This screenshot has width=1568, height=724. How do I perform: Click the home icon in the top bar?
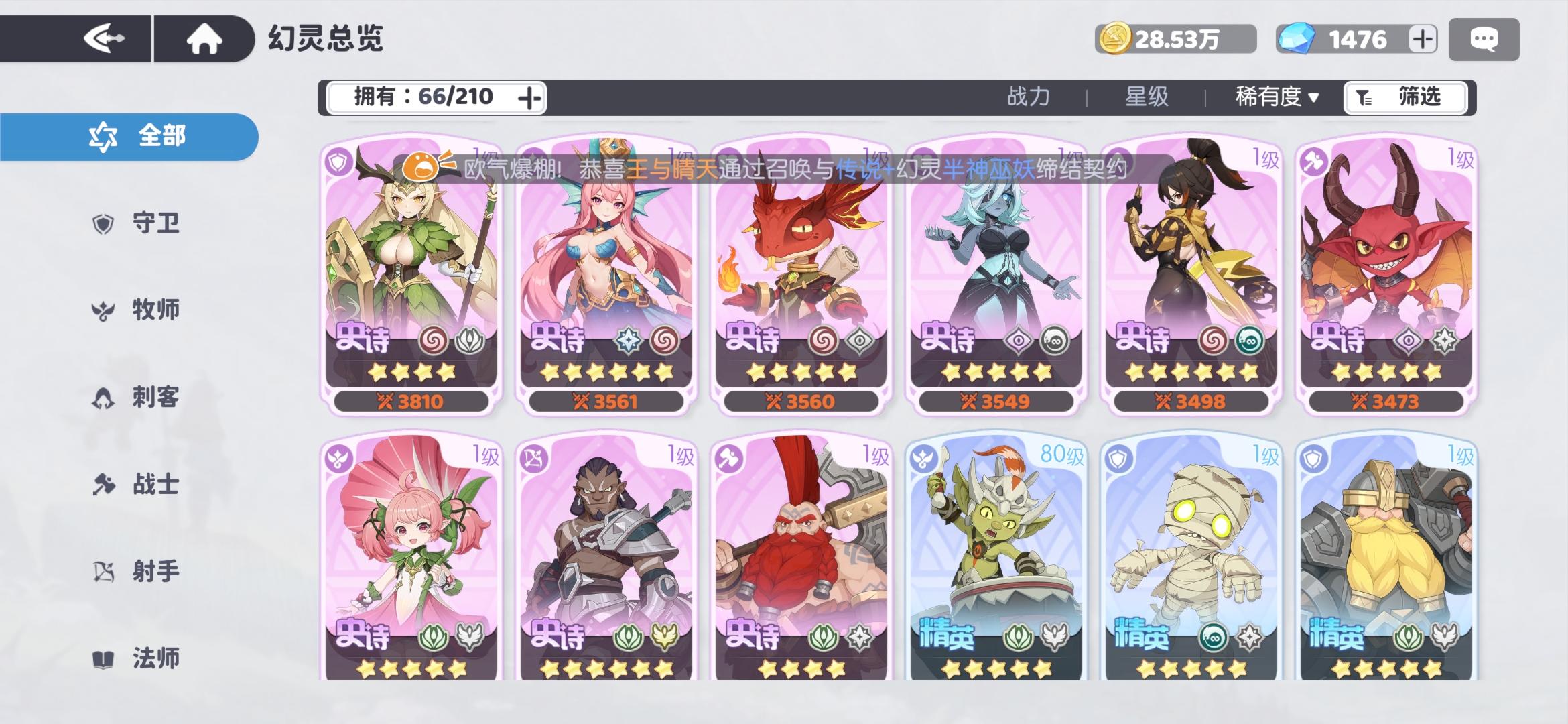[204, 38]
